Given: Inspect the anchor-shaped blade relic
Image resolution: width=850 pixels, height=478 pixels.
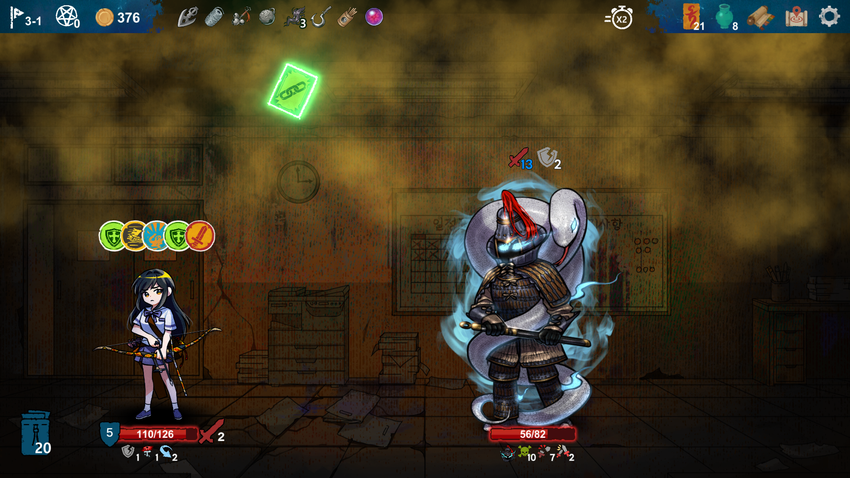Looking at the screenshot, I should (x=187, y=16).
